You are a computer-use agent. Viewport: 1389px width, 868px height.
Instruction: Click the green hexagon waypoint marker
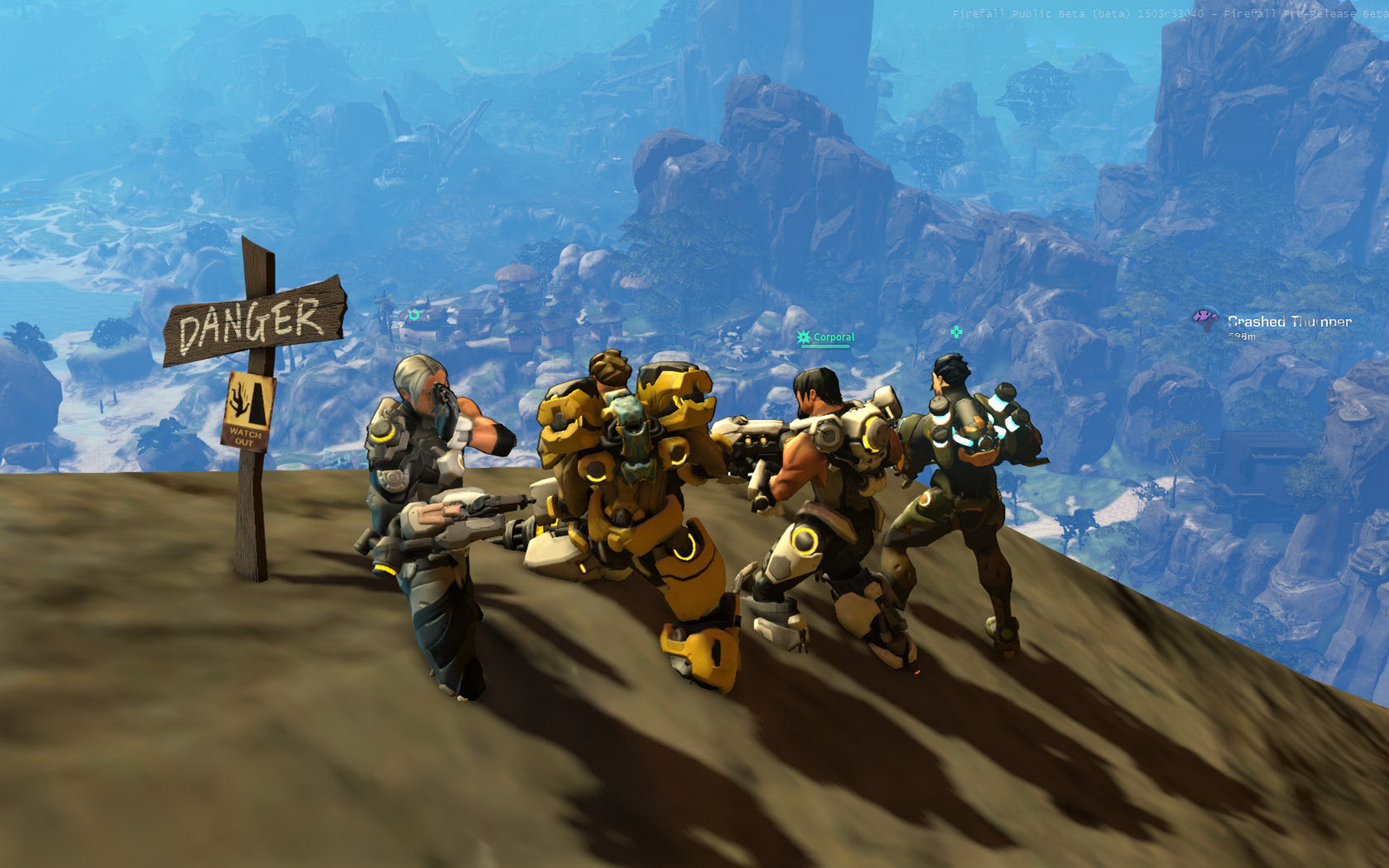coord(414,315)
